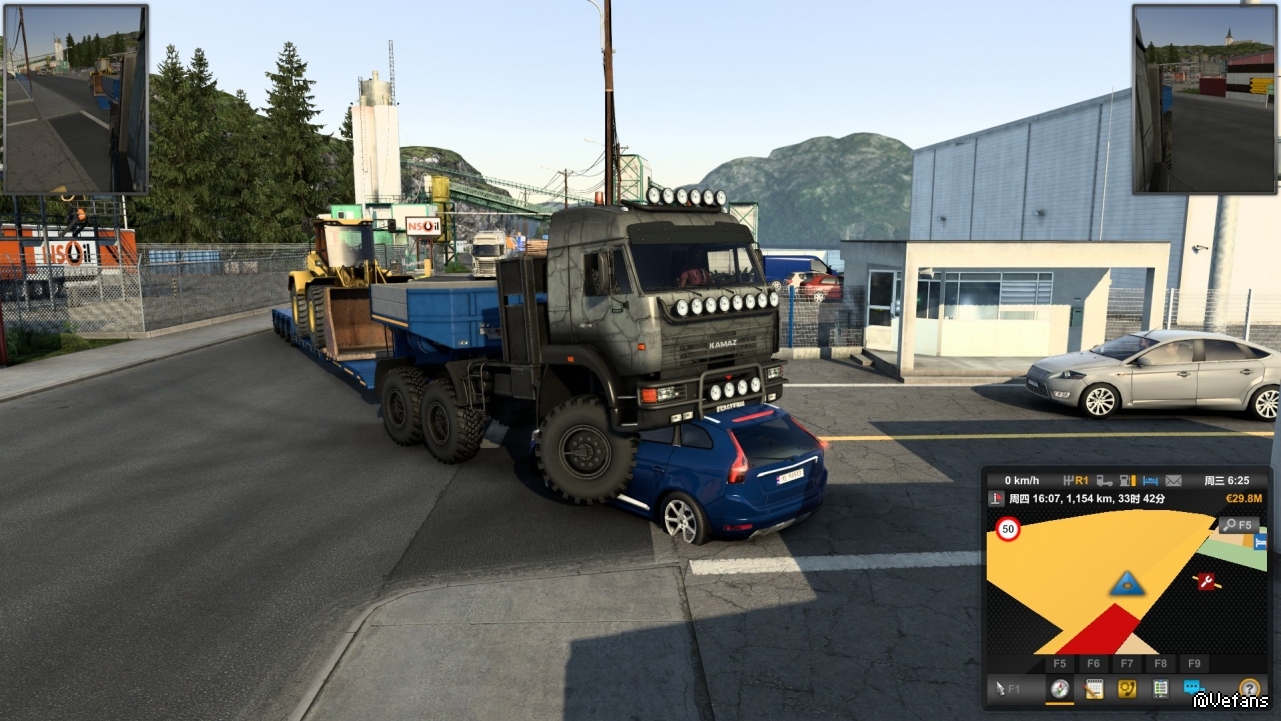Click the magnifier map zoom button

[1239, 525]
